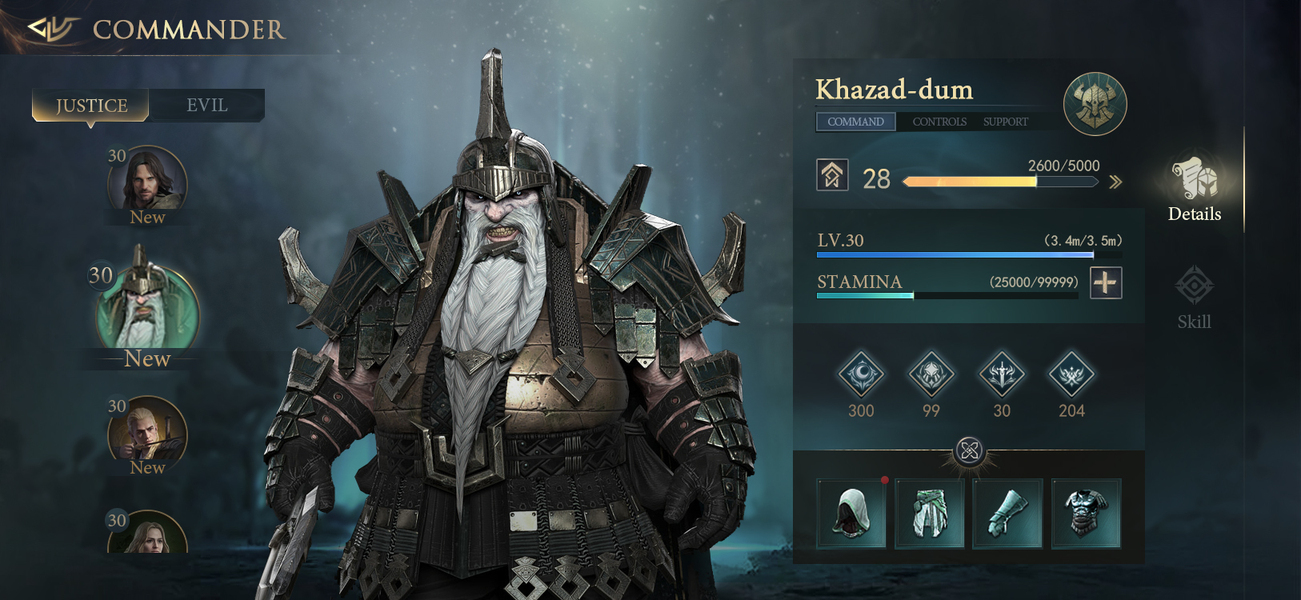Select the chest armor equipment slot

pyautogui.click(x=1086, y=513)
